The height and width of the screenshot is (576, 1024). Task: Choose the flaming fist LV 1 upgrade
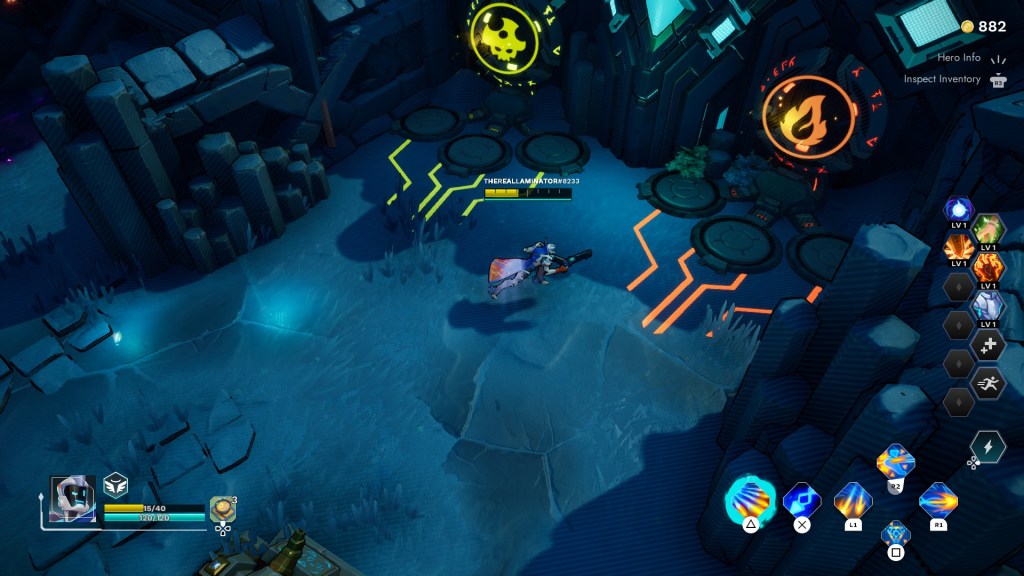[988, 267]
